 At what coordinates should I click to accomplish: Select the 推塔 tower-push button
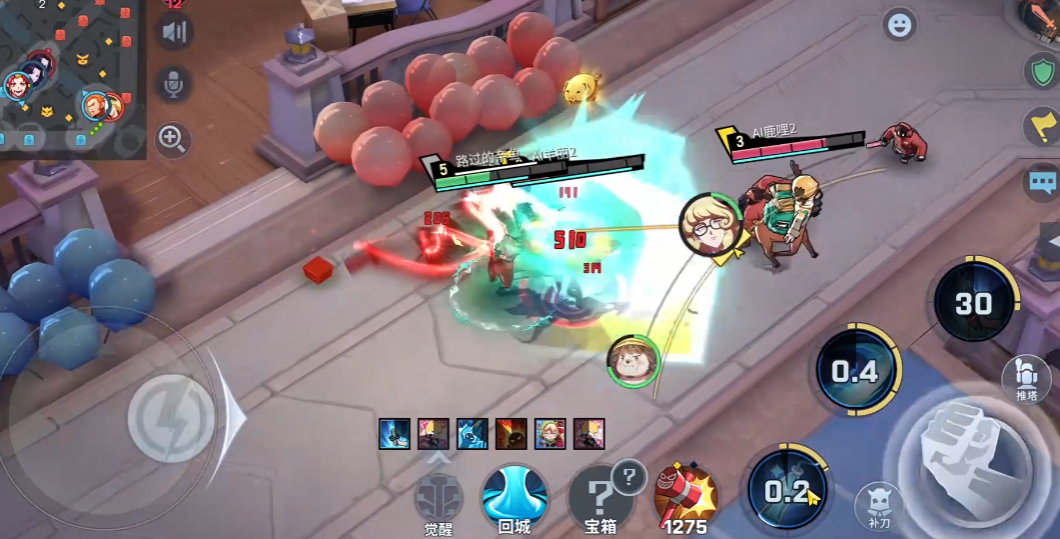[x=1025, y=376]
